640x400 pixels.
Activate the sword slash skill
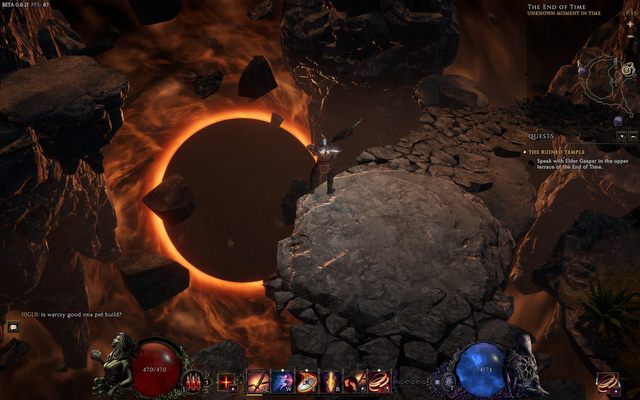pyautogui.click(x=258, y=381)
